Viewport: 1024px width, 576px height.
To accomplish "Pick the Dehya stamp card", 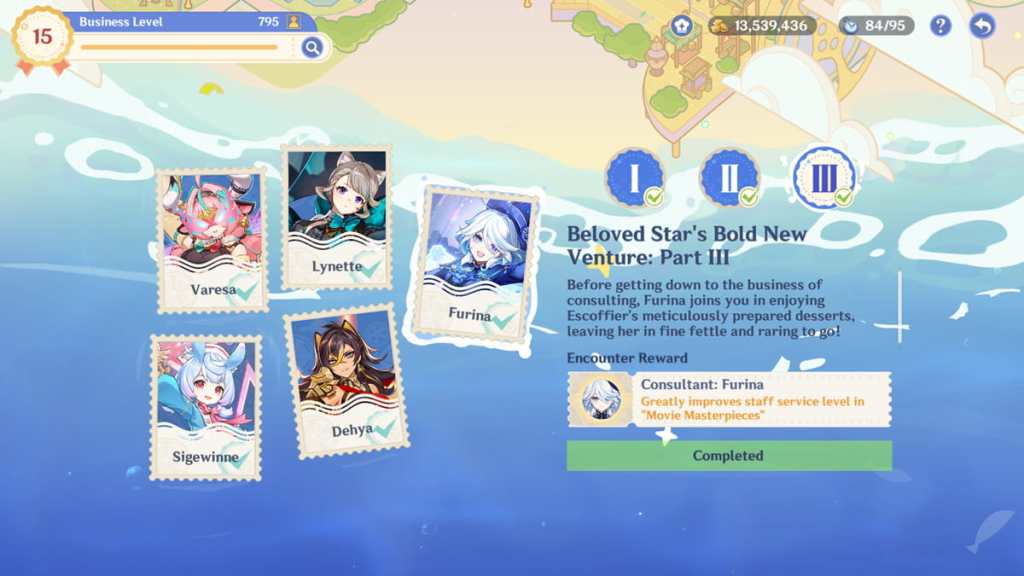I will click(346, 380).
